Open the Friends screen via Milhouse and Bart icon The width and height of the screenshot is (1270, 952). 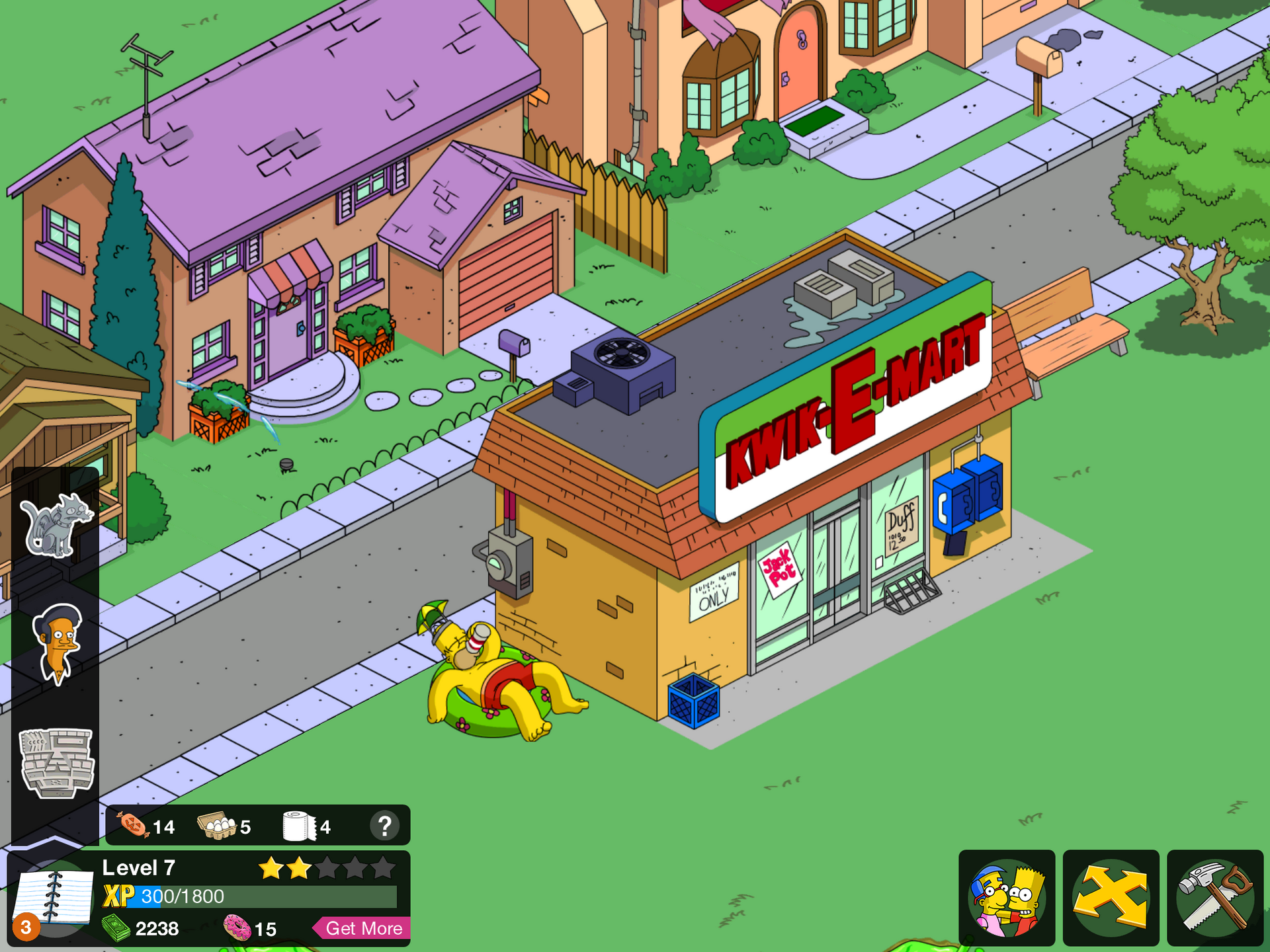pos(1005,899)
